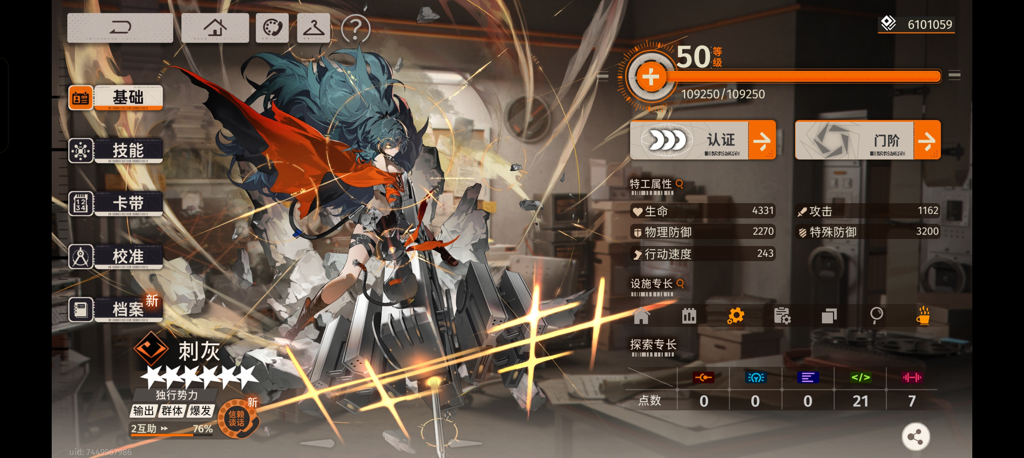Switch to the 技能 skills tab
Image resolution: width=1024 pixels, height=458 pixels.
pos(115,150)
